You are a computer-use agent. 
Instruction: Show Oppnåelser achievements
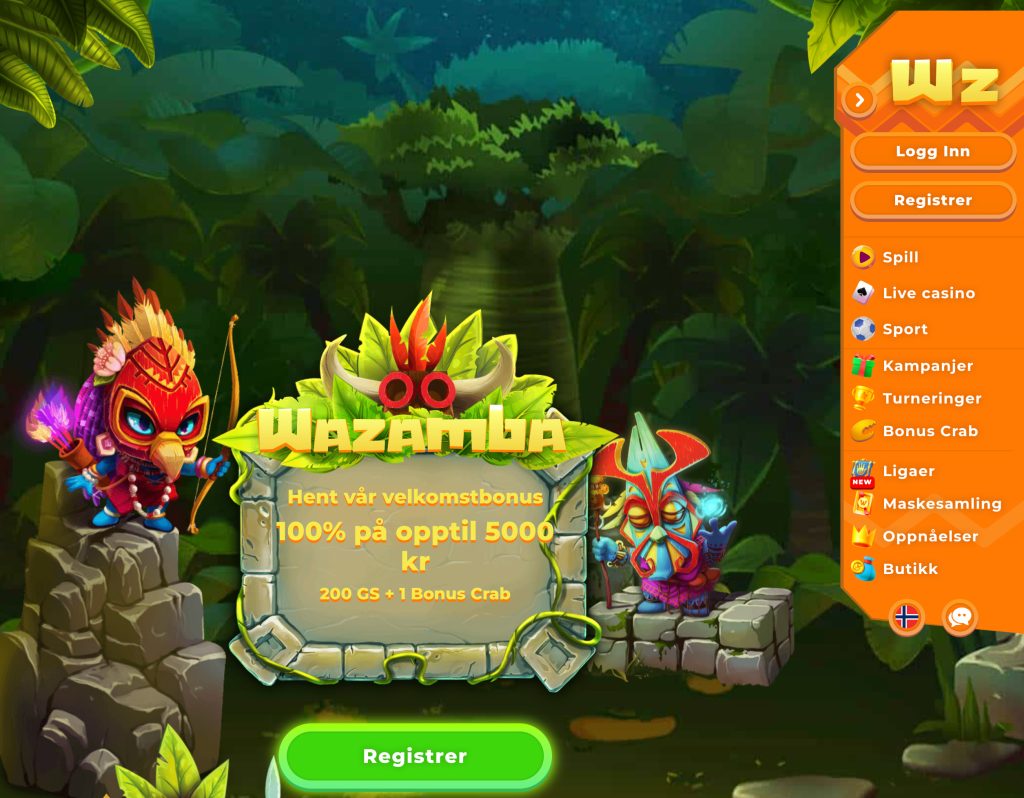click(x=930, y=536)
